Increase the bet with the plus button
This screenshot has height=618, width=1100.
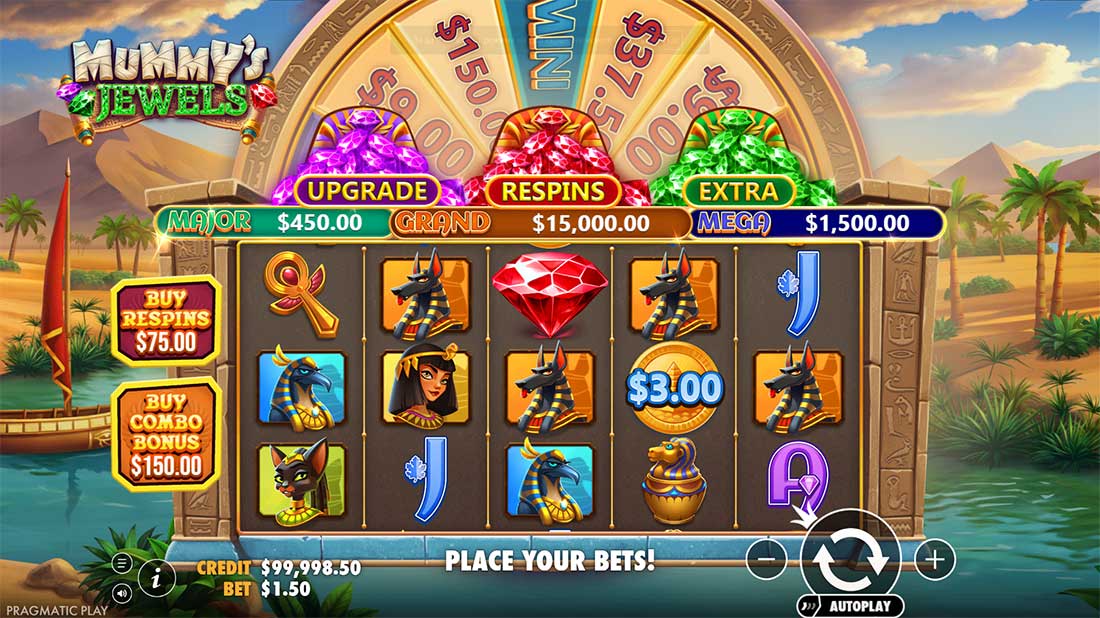coord(935,560)
